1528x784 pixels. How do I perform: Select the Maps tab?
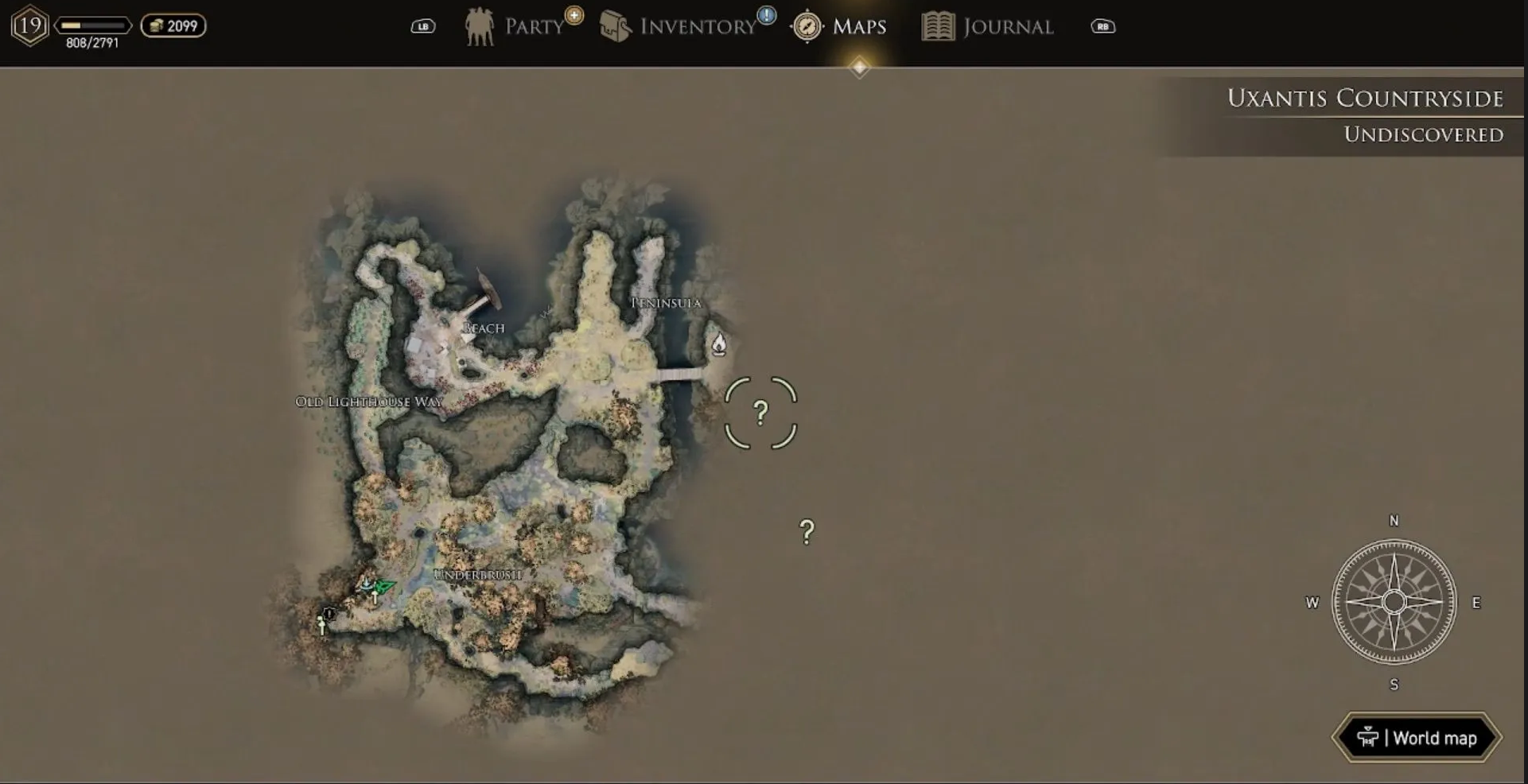click(x=841, y=26)
